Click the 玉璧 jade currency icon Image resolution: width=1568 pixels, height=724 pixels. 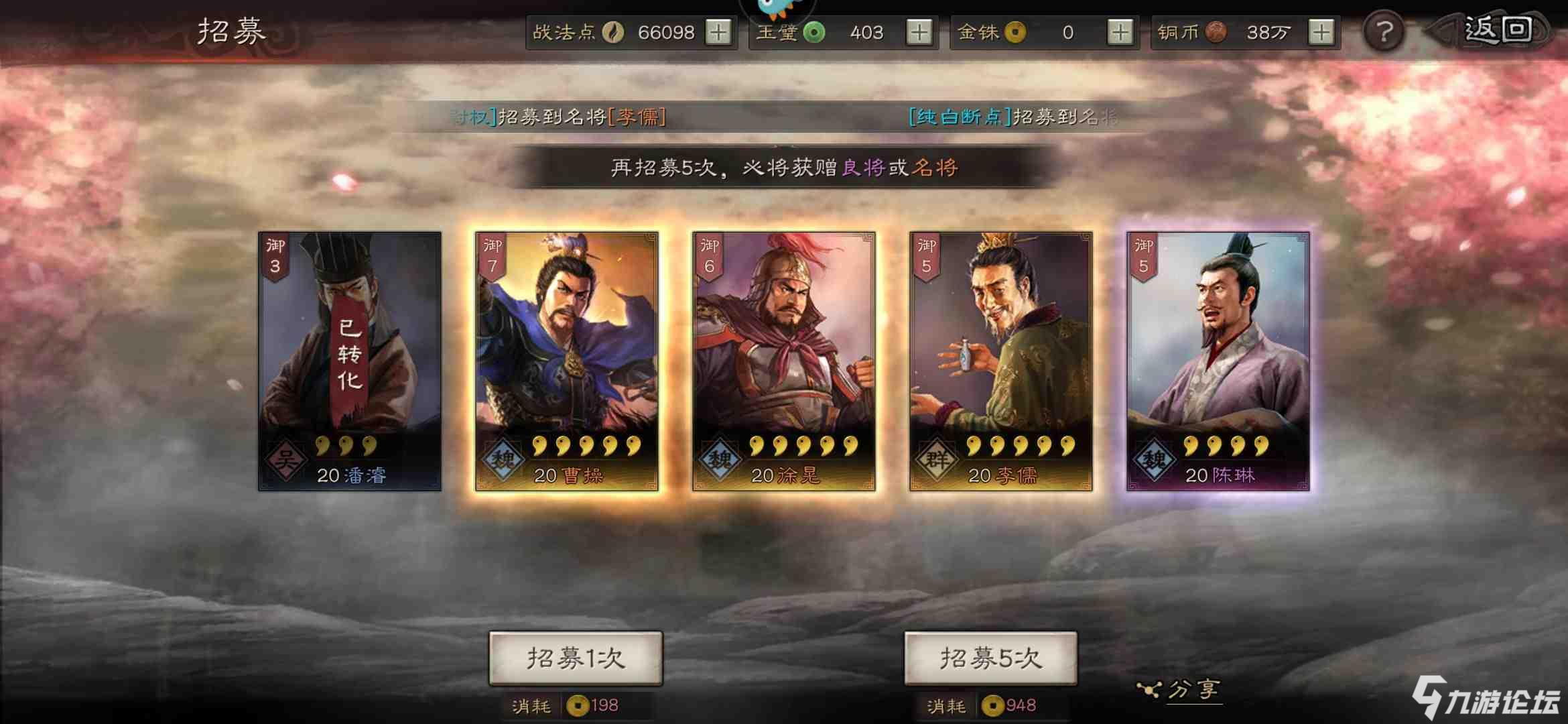coord(813,32)
